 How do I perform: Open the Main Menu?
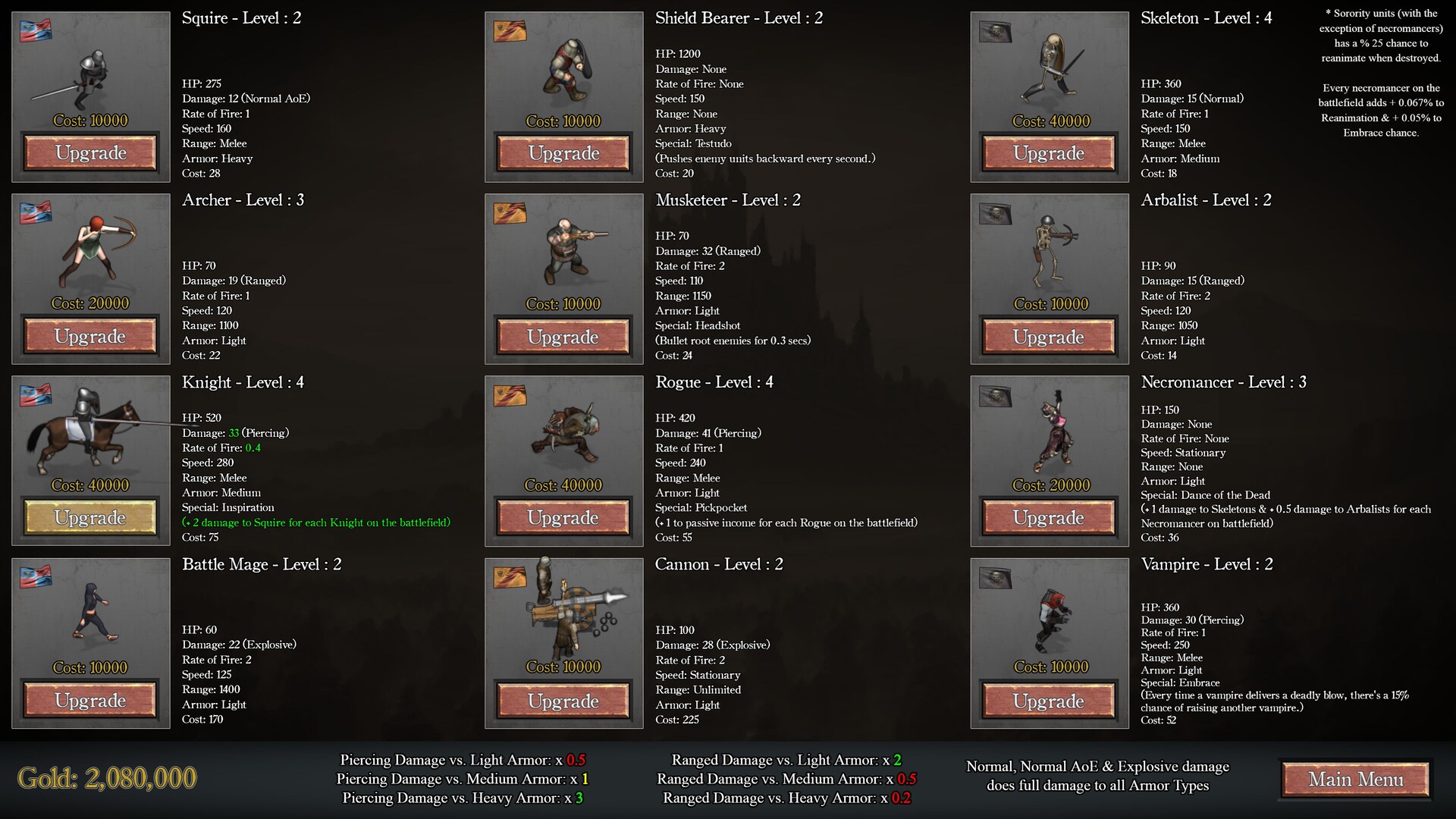(x=1355, y=780)
